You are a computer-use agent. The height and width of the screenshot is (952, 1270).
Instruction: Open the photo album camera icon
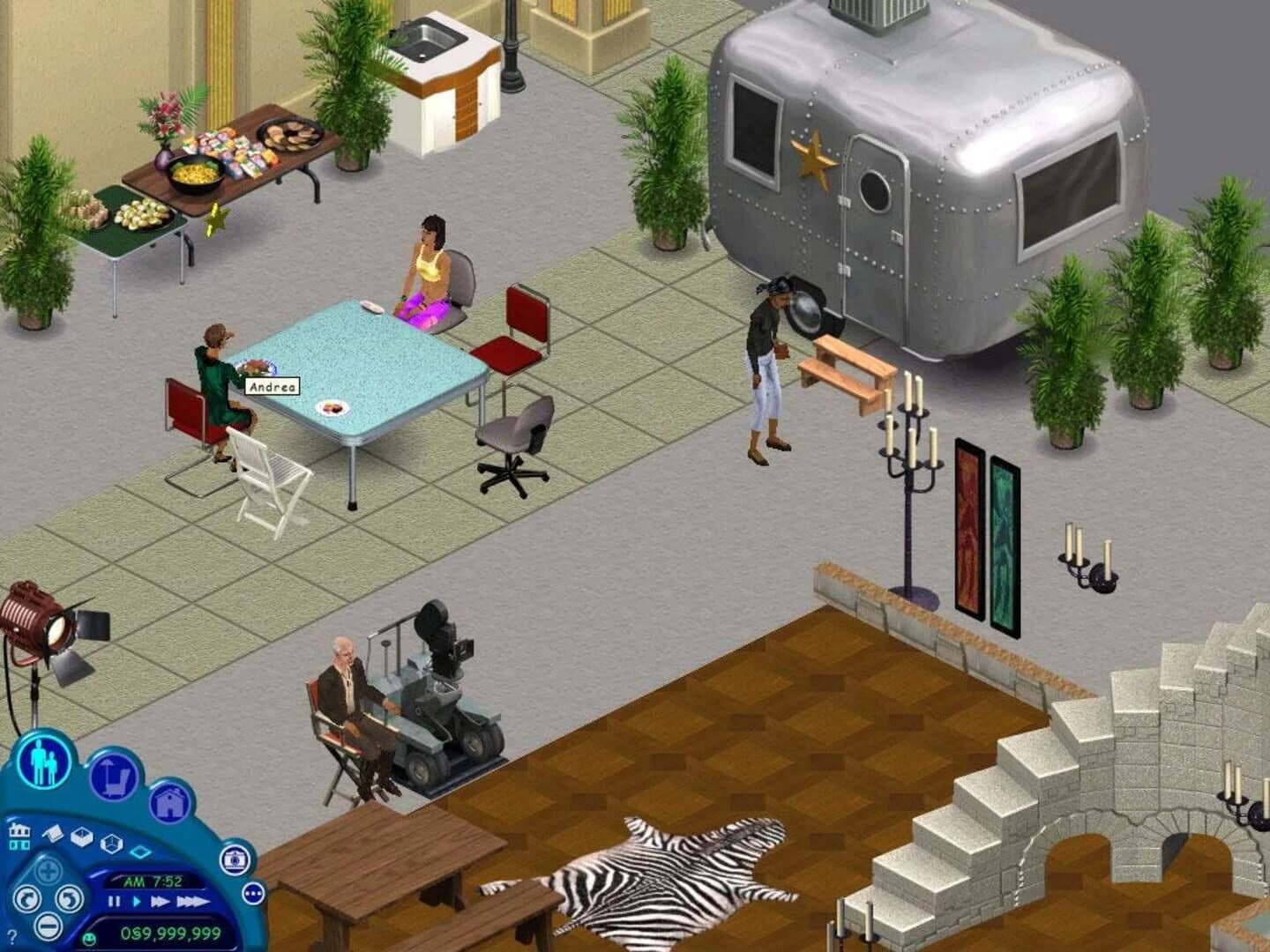235,860
